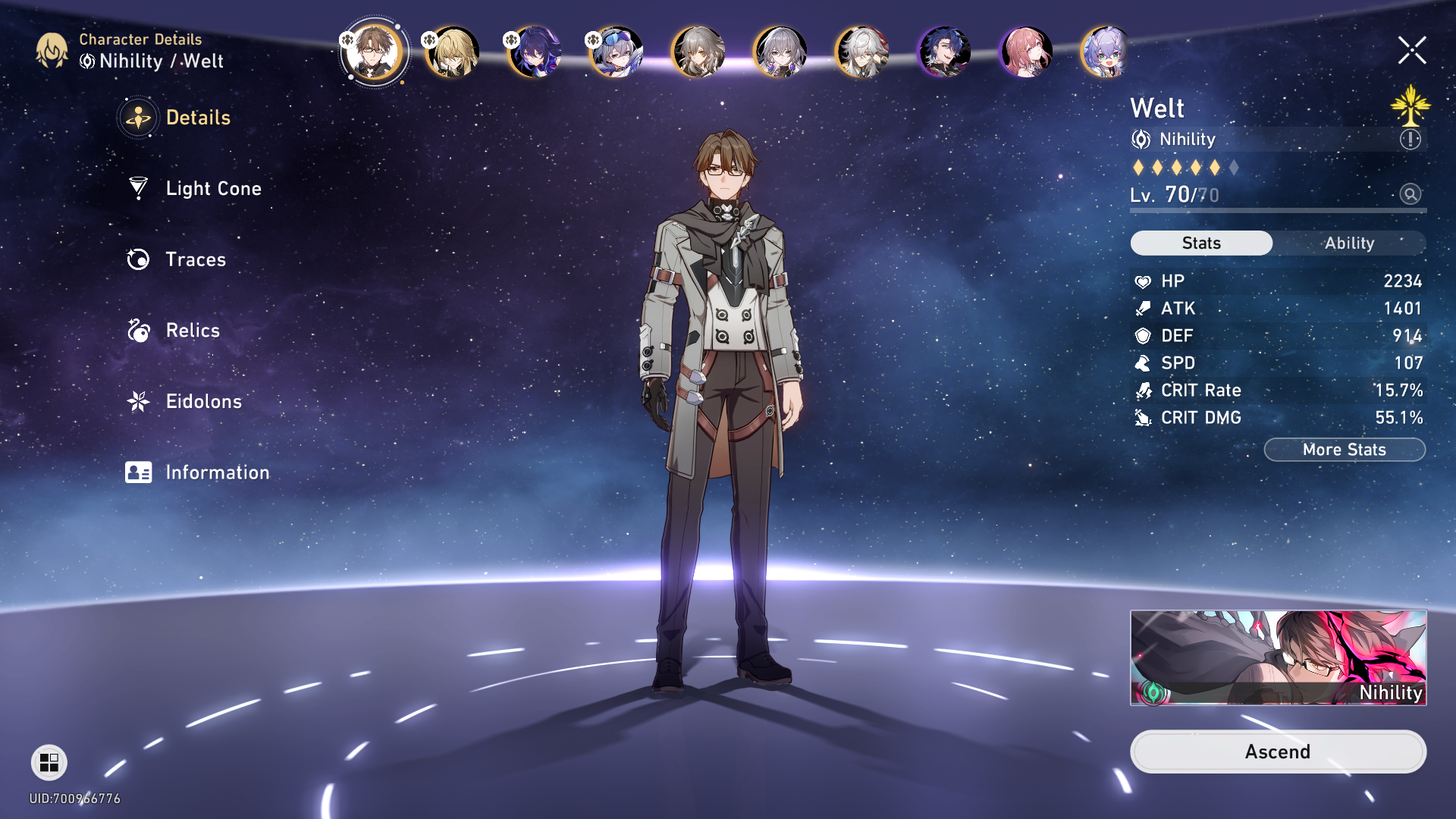Click the More Stats button

(x=1344, y=450)
